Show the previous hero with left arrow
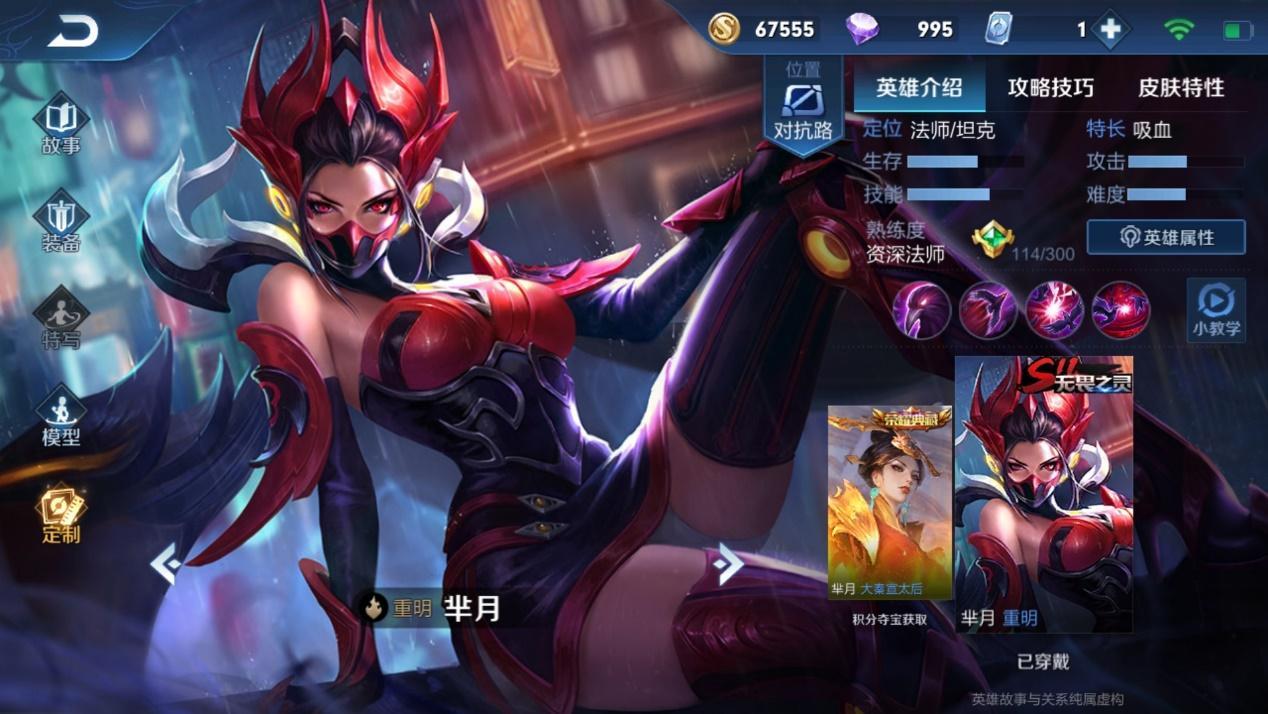Image resolution: width=1268 pixels, height=714 pixels. 165,565
